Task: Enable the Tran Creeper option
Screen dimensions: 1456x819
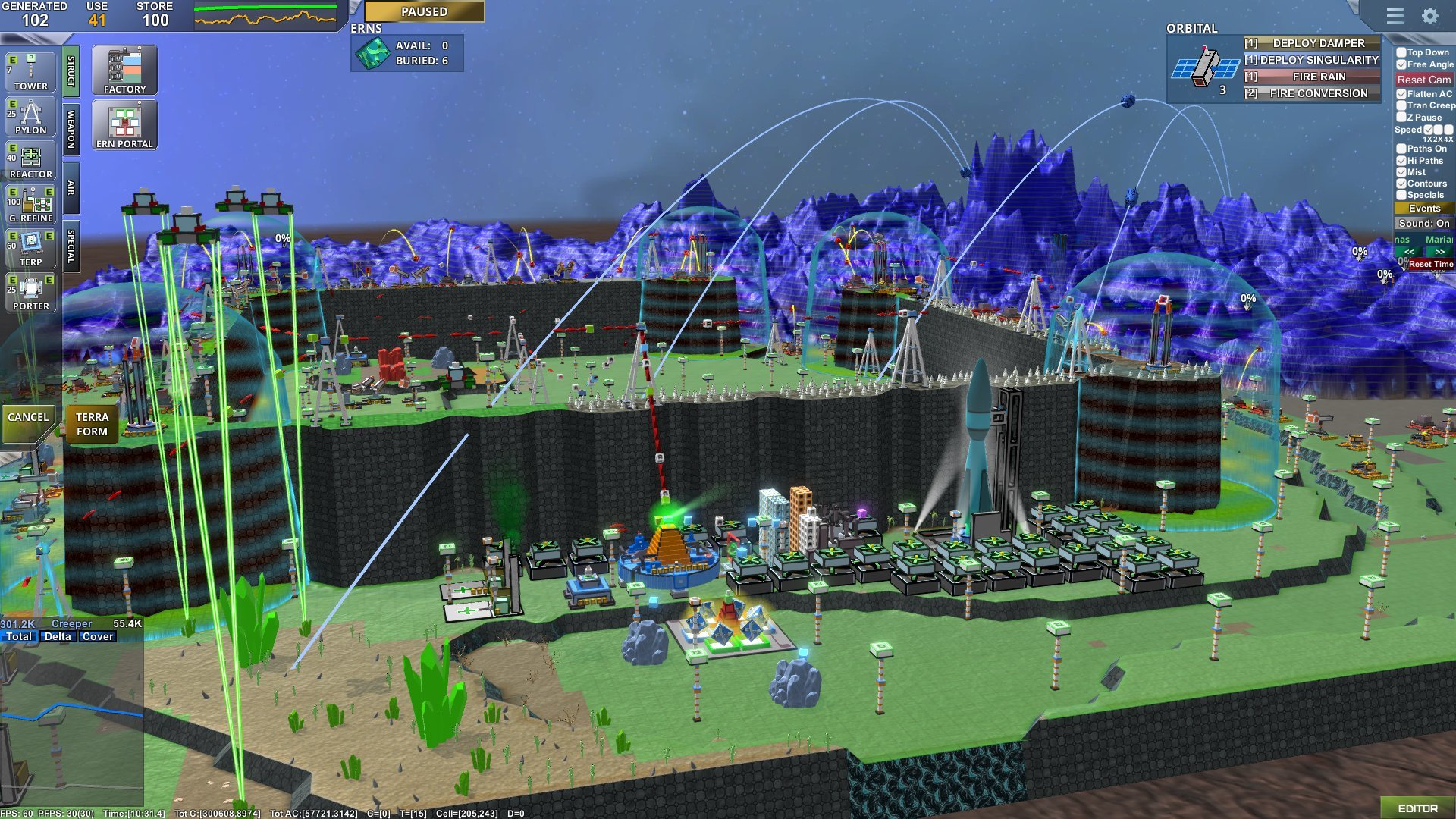Action: pos(1401,105)
